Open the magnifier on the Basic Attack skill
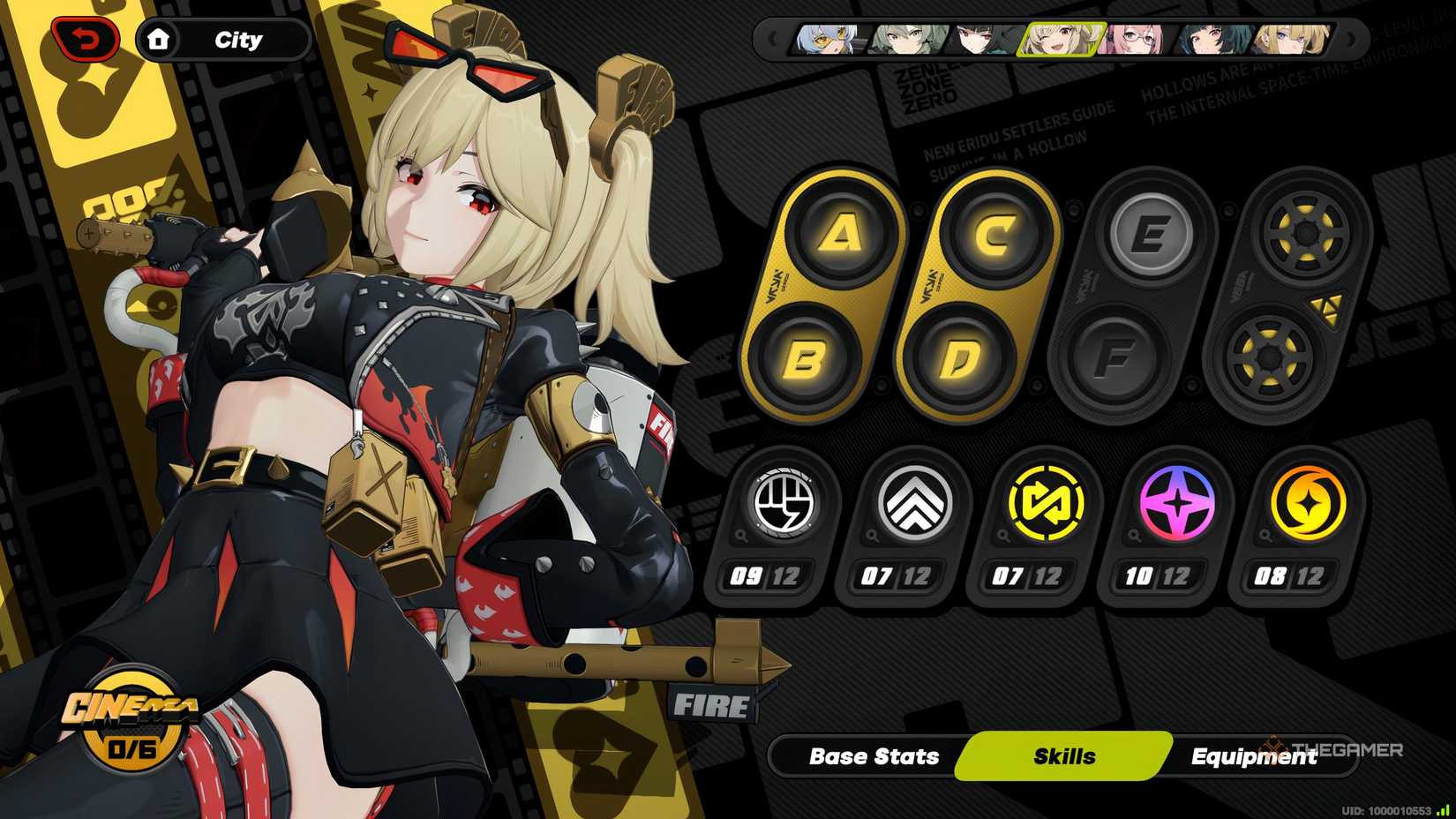The image size is (1456, 819). click(x=739, y=535)
